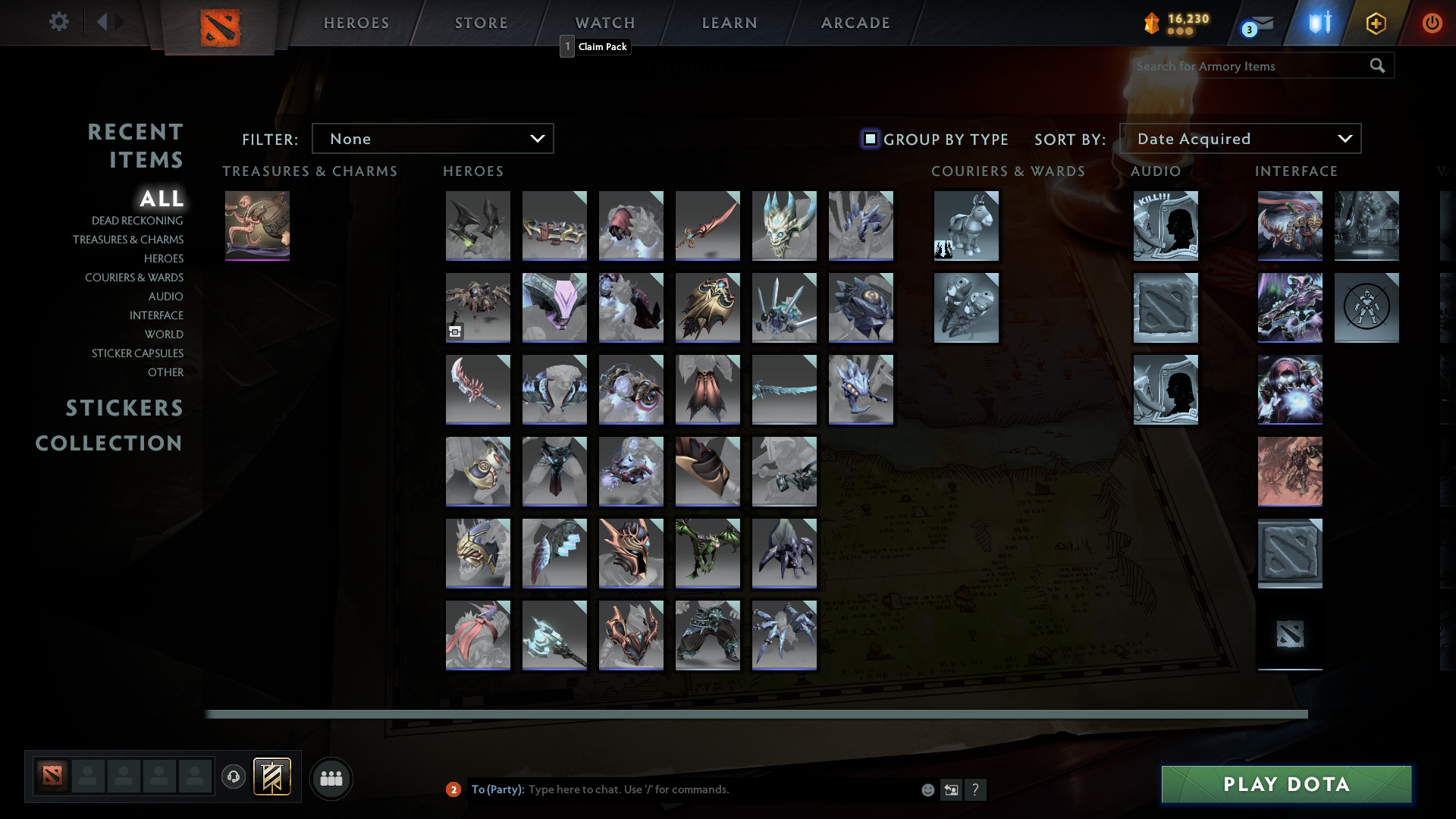The height and width of the screenshot is (819, 1456).
Task: Open the Sort By Date Acquired dropdown
Action: (x=1240, y=138)
